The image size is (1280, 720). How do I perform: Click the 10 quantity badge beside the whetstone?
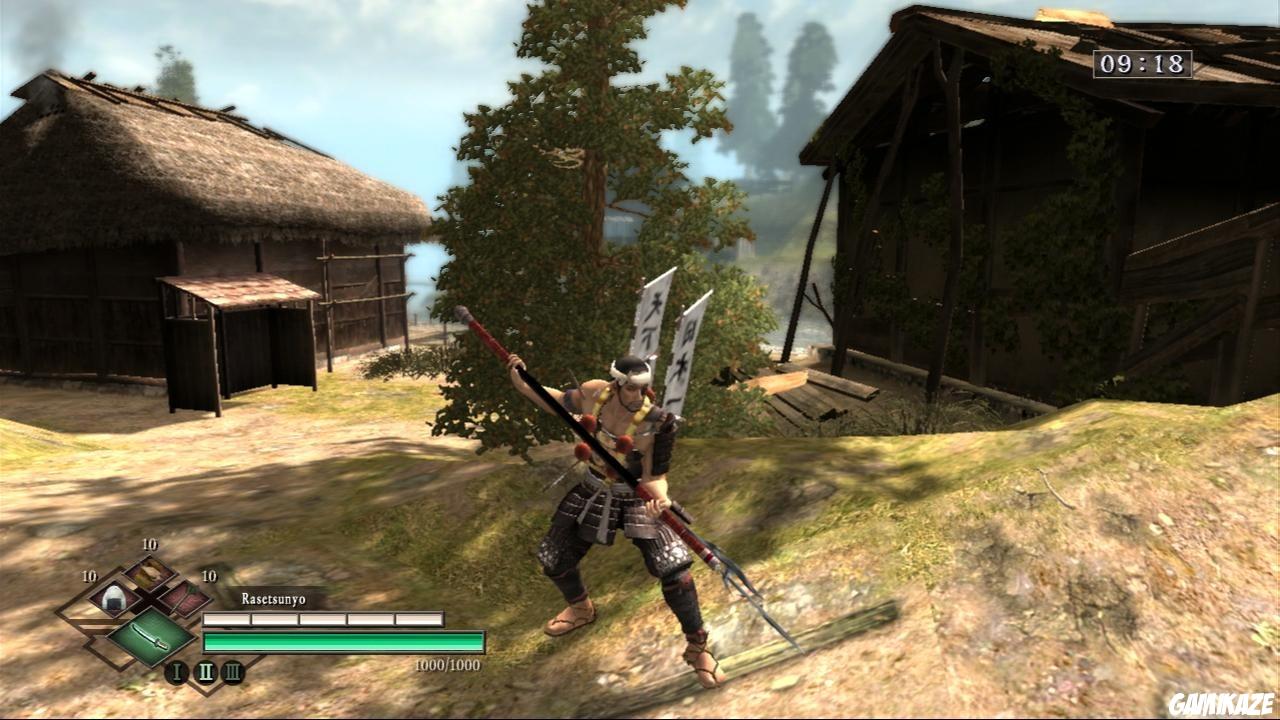tap(208, 576)
